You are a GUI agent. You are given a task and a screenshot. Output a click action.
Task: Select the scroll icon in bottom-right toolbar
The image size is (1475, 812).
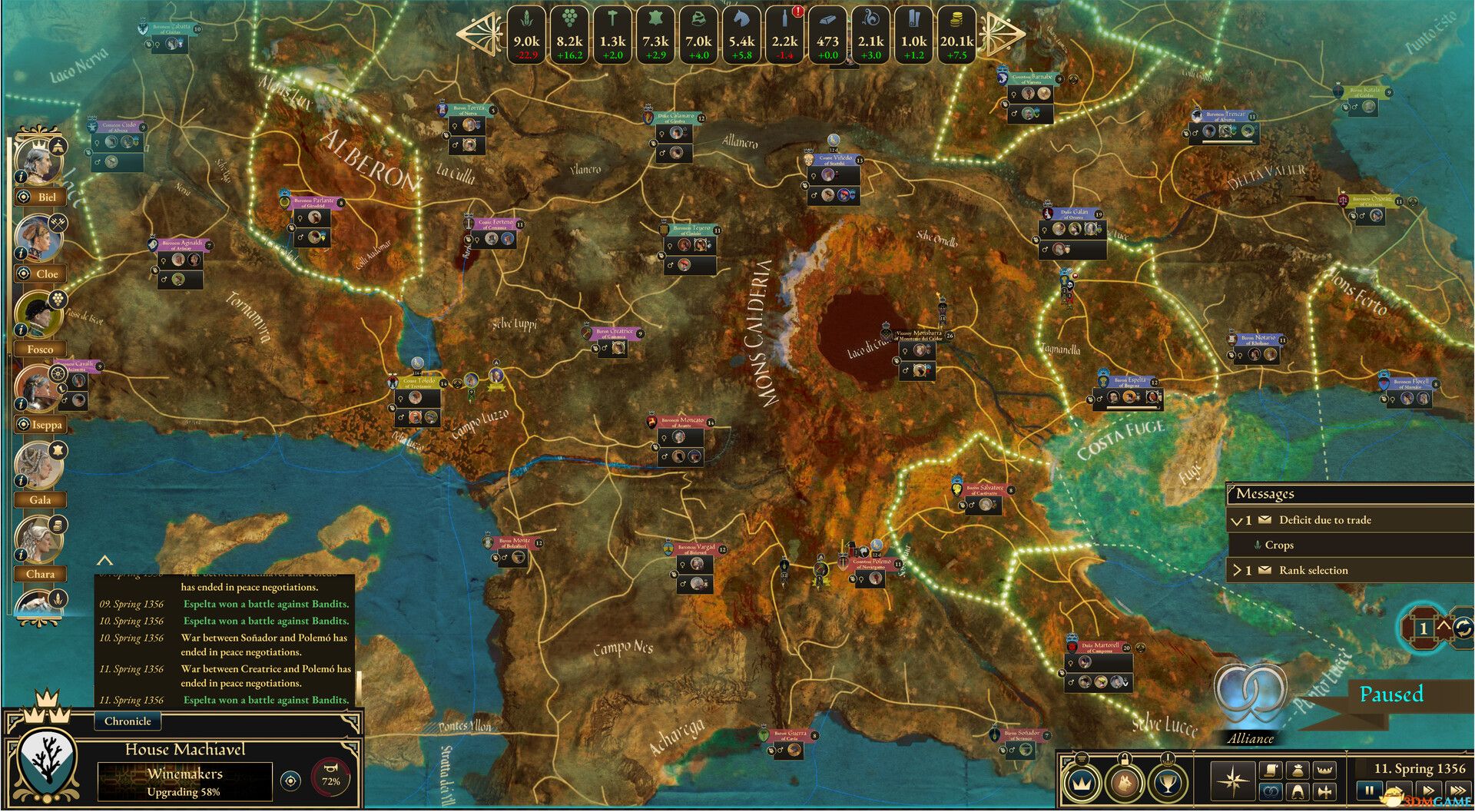[x=1271, y=770]
